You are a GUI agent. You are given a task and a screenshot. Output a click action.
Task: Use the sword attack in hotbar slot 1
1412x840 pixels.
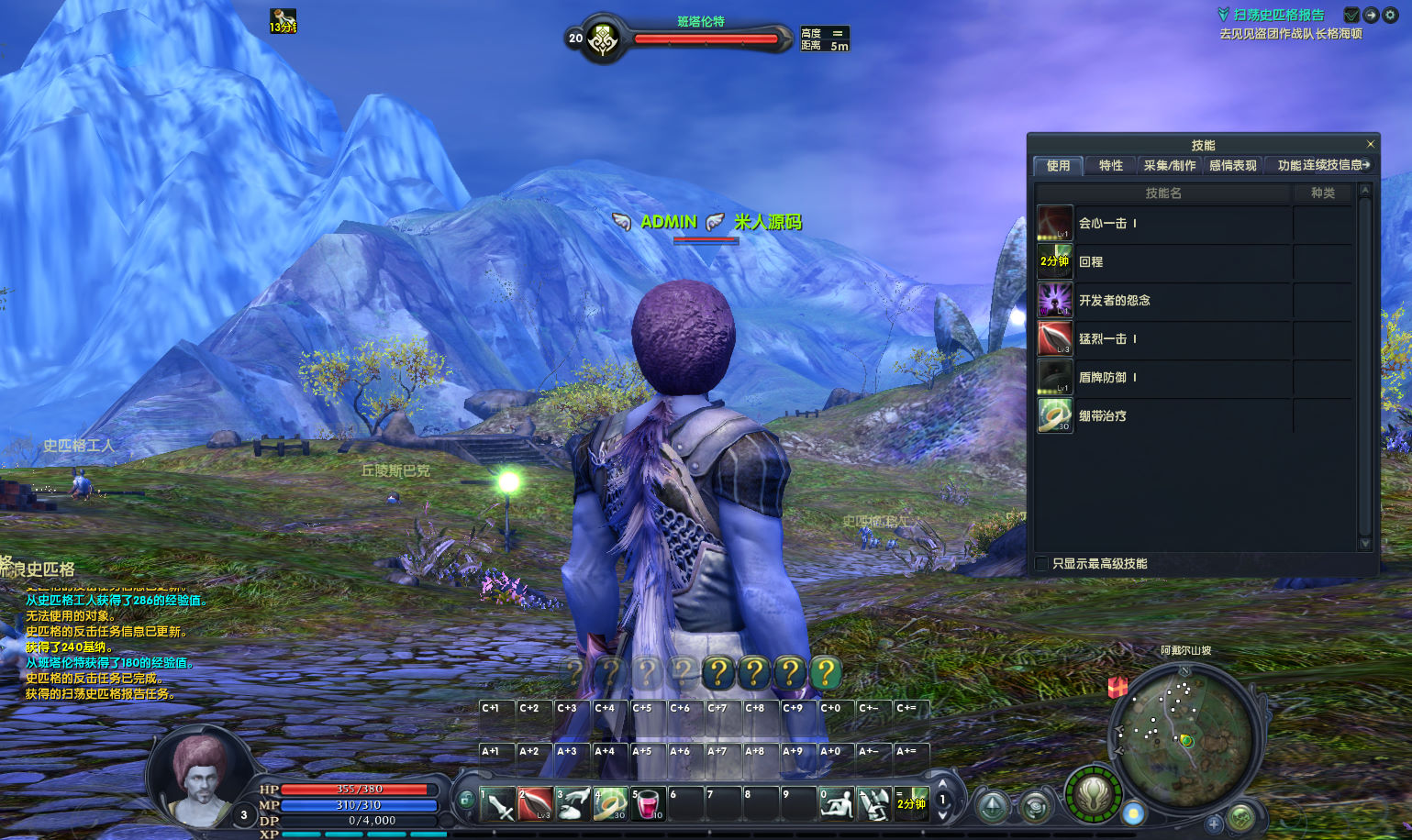497,804
